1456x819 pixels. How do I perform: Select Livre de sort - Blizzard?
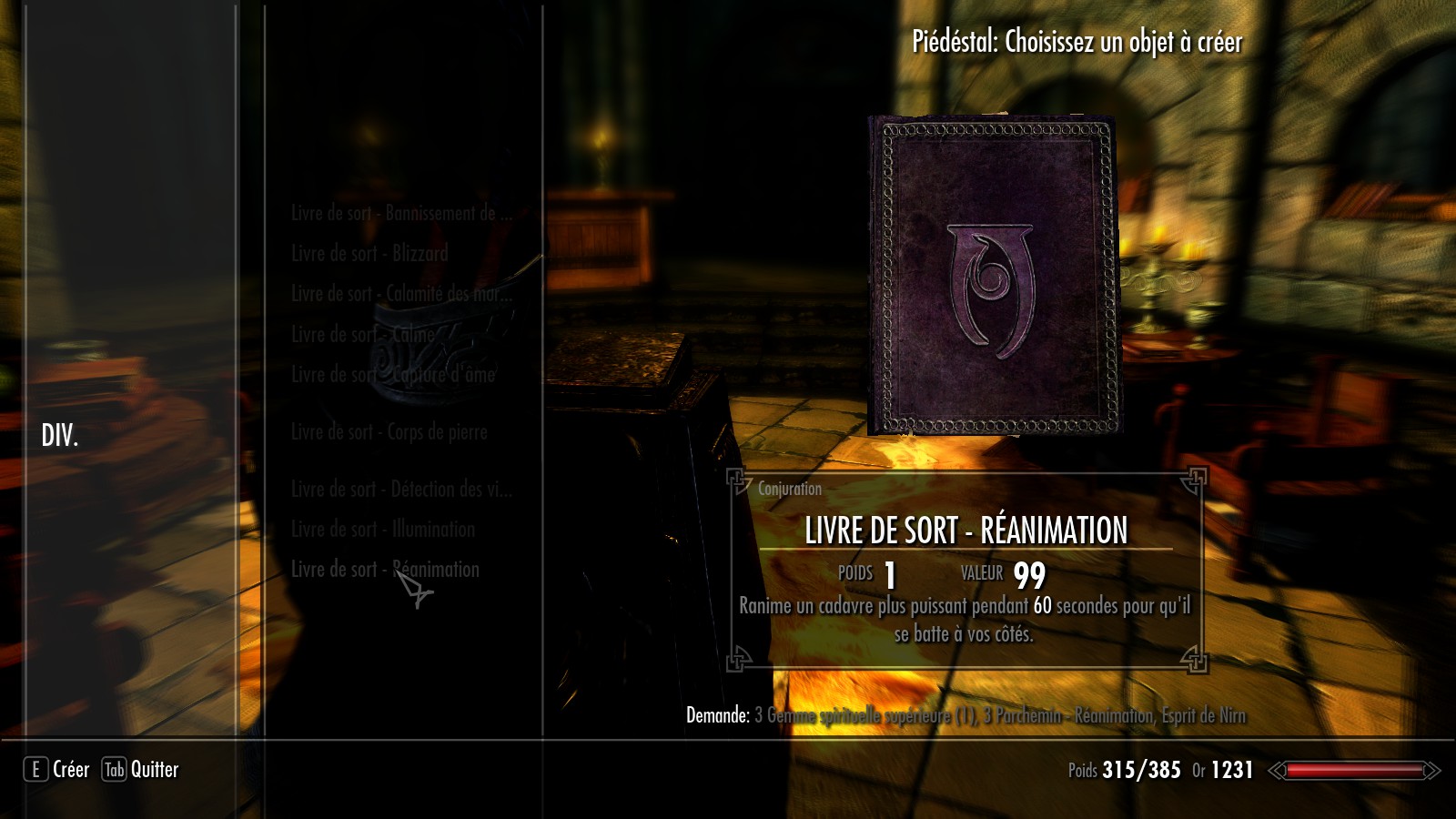click(369, 254)
